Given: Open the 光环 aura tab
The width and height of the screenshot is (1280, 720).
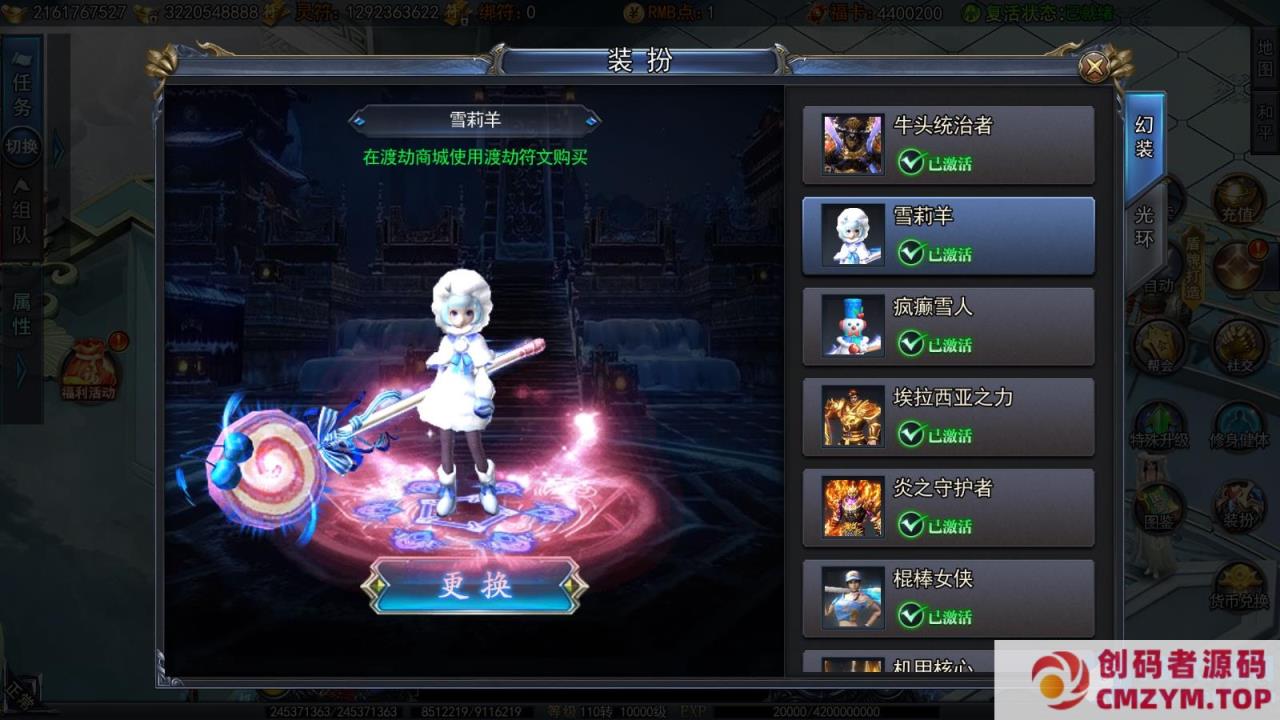Looking at the screenshot, I should [1144, 226].
